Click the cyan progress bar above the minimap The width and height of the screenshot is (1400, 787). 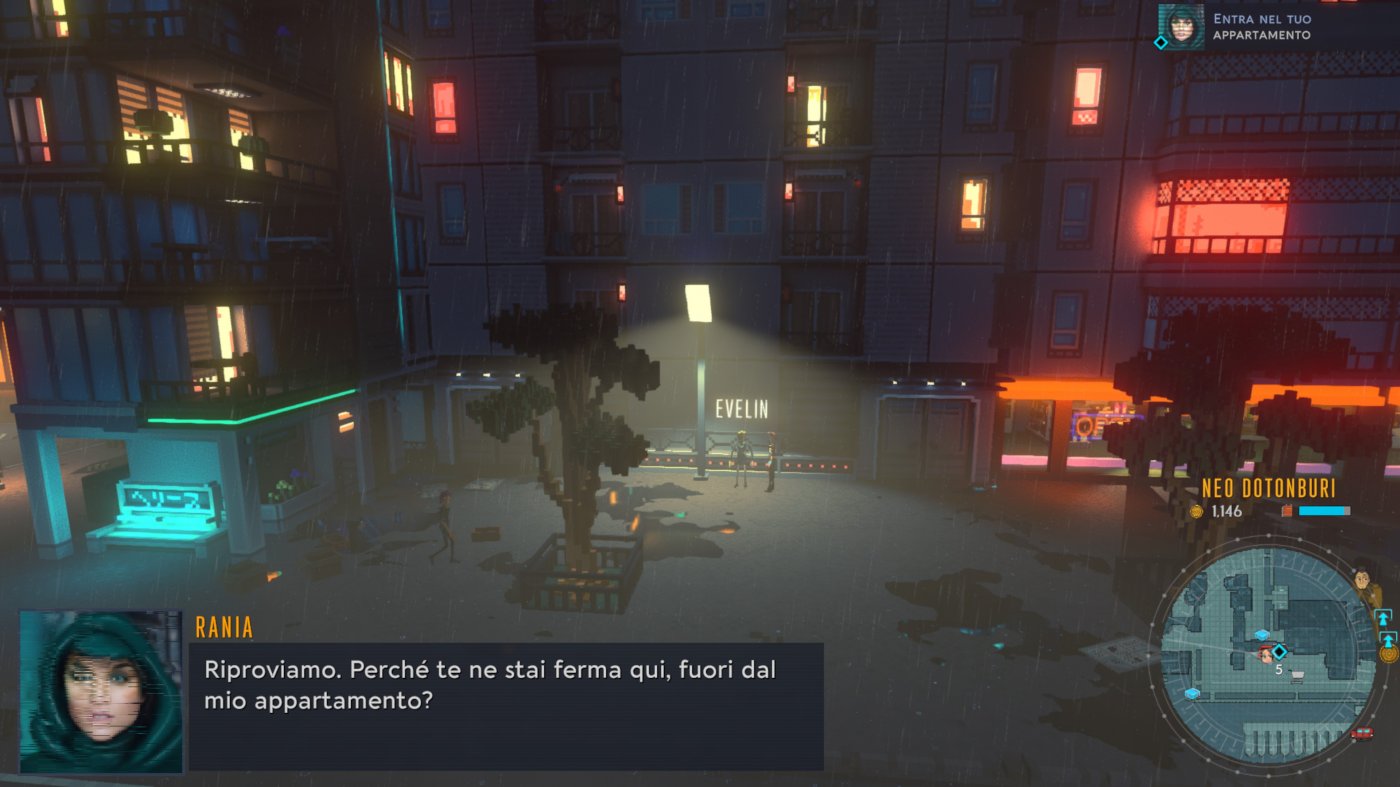pyautogui.click(x=1323, y=510)
